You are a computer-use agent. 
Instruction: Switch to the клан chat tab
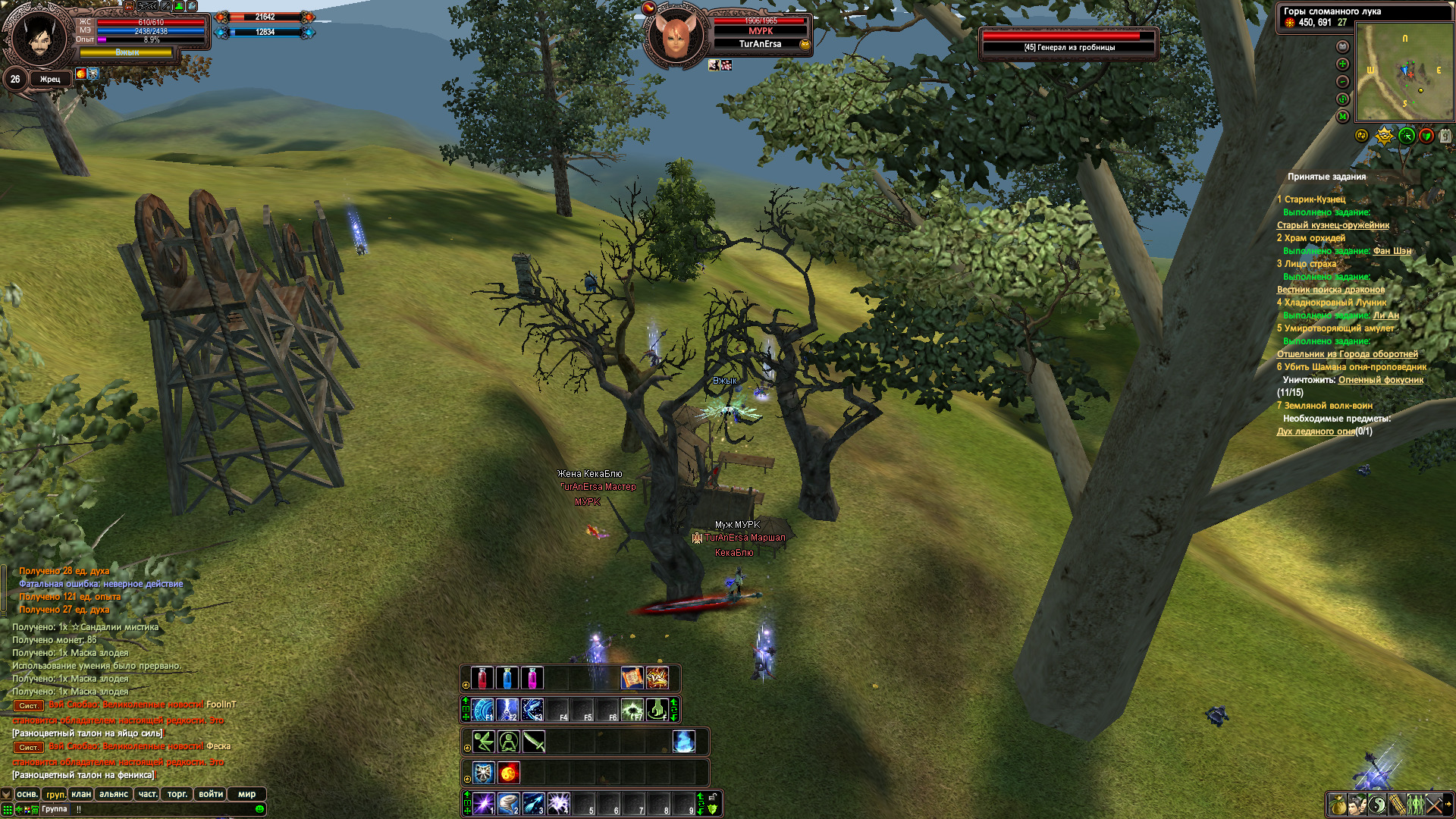tap(81, 794)
